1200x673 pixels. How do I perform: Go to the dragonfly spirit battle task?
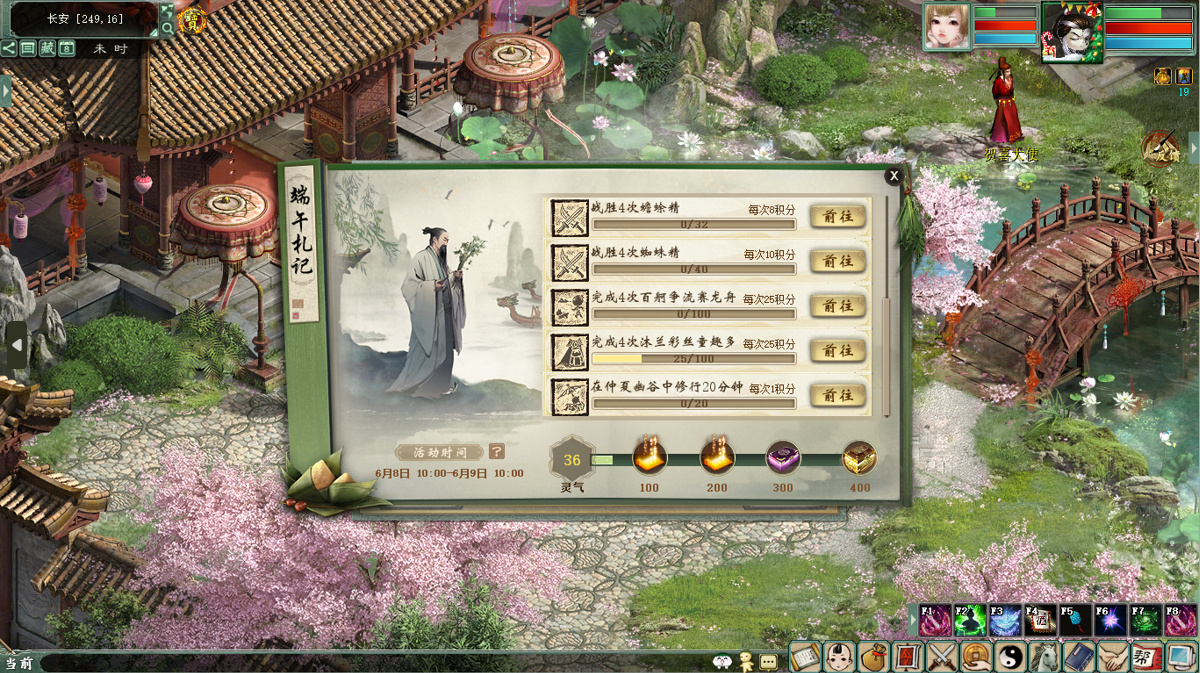coord(837,216)
